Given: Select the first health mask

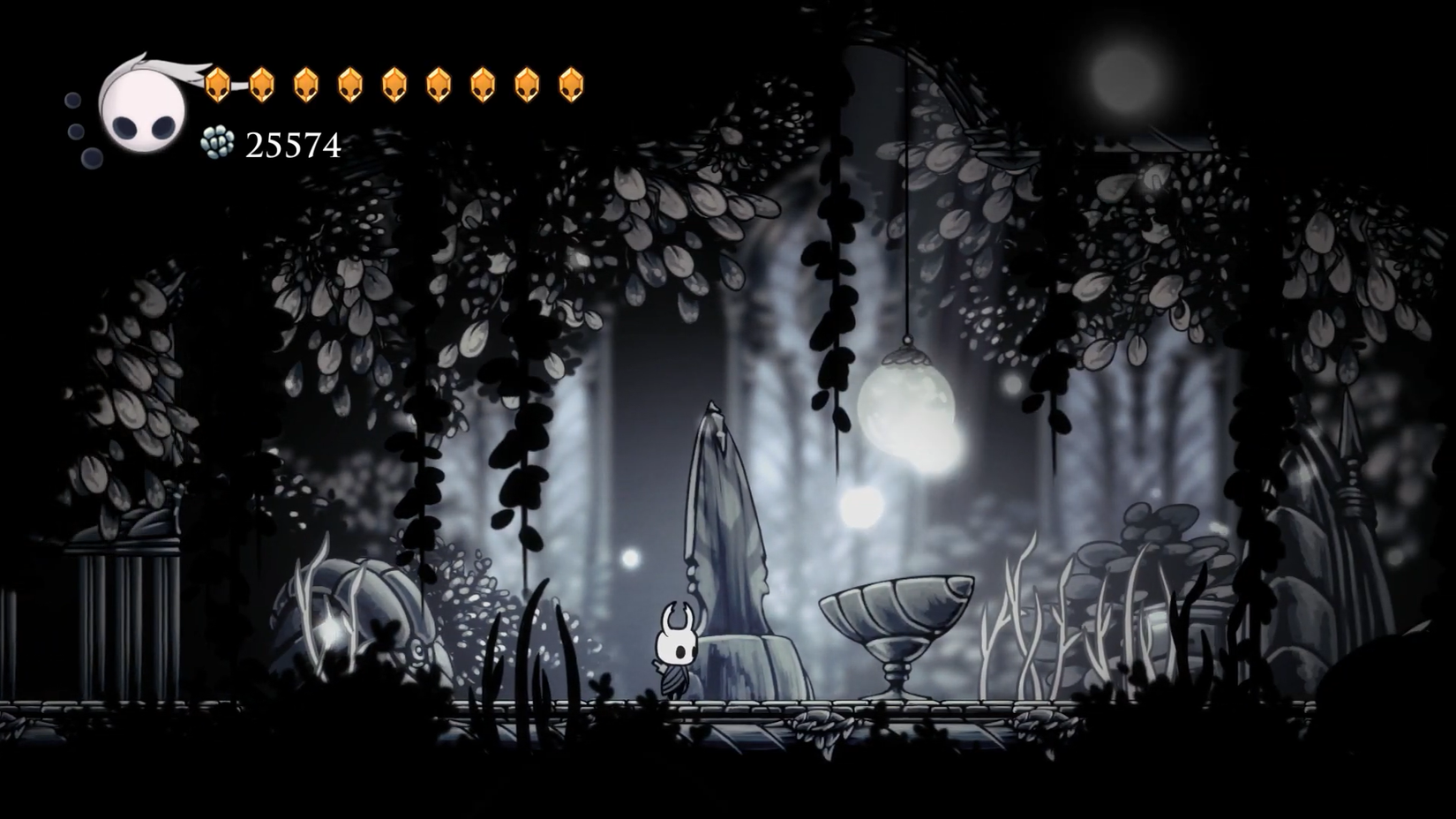Looking at the screenshot, I should [218, 84].
